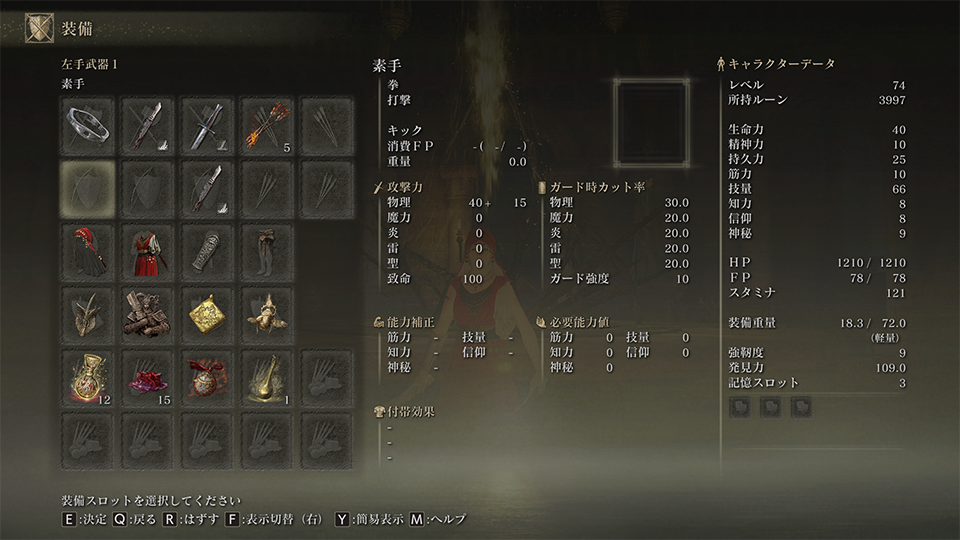Select the flask with 12 uses

[x=87, y=377]
